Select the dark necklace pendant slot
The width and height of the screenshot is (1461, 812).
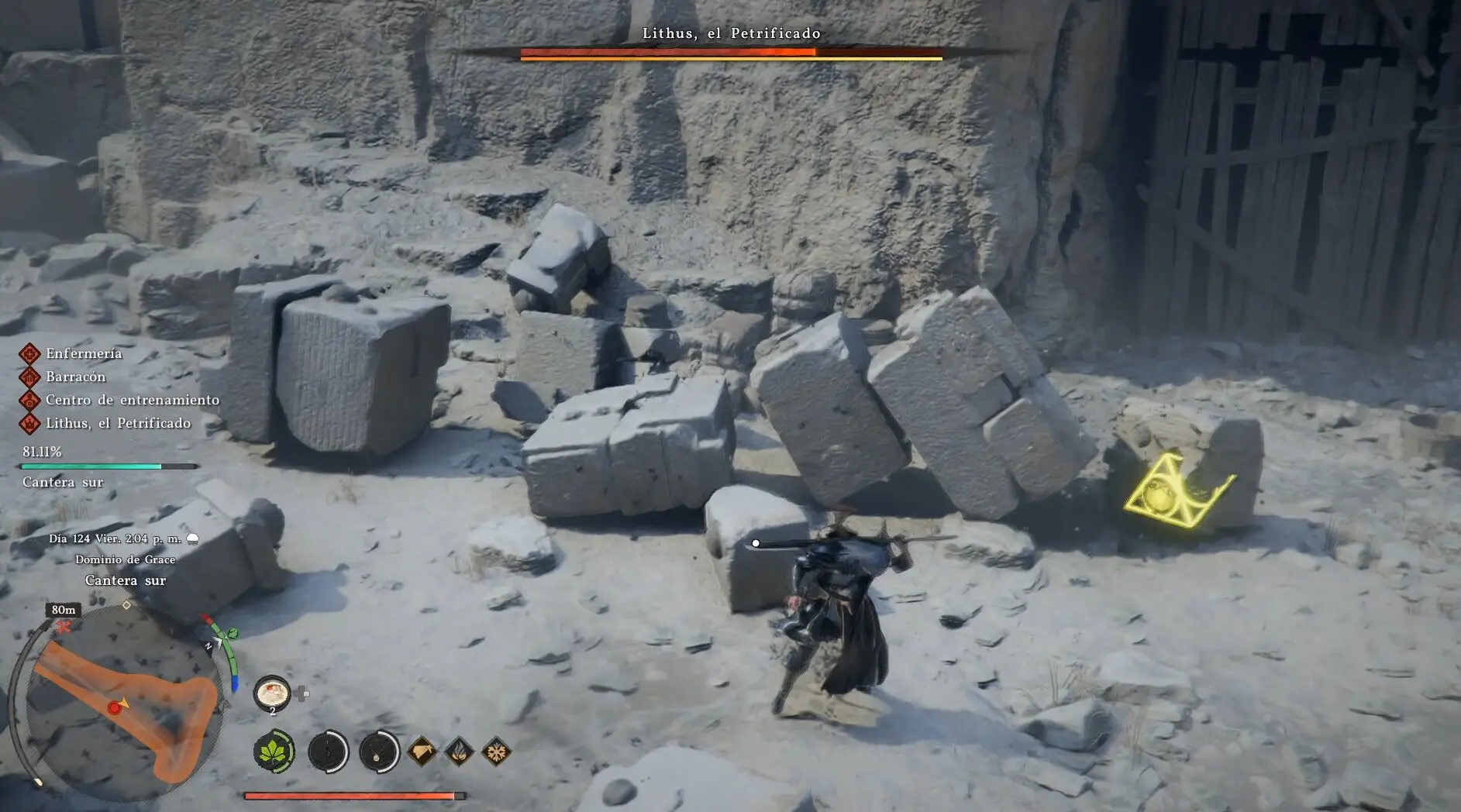(x=379, y=752)
